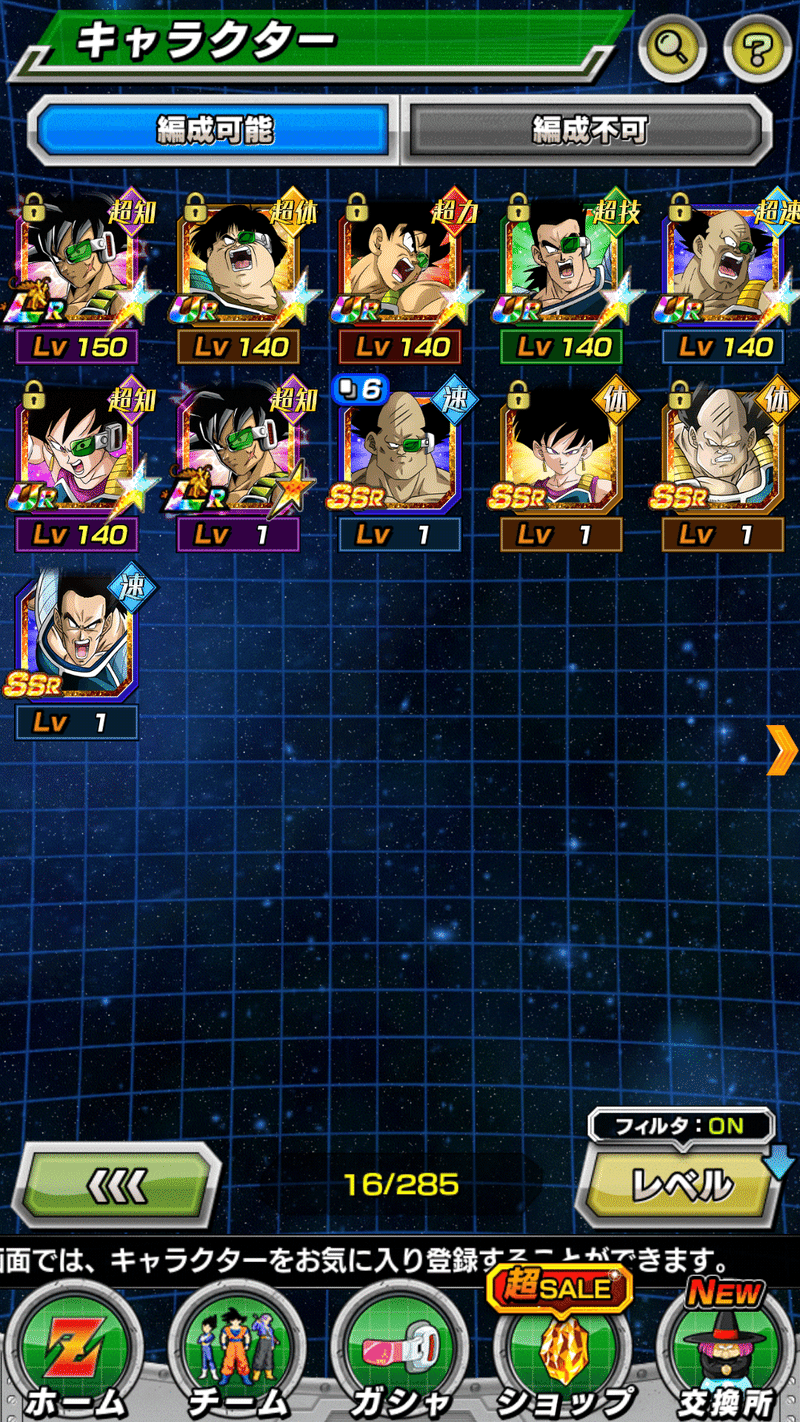Open the question mark help
Screen dimensions: 800x1422
pyautogui.click(x=757, y=48)
